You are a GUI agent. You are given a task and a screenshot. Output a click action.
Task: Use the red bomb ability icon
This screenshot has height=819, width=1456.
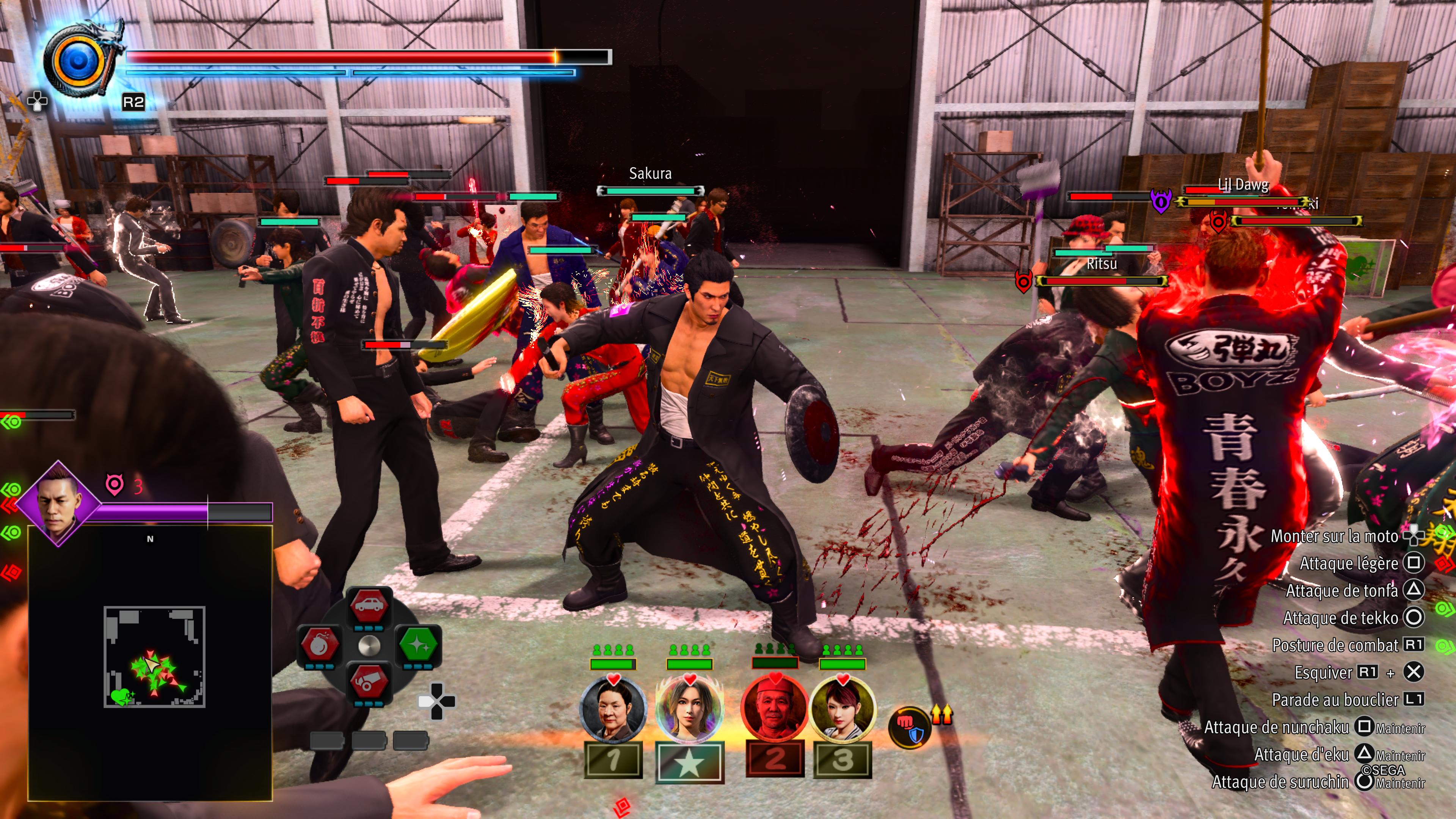319,644
